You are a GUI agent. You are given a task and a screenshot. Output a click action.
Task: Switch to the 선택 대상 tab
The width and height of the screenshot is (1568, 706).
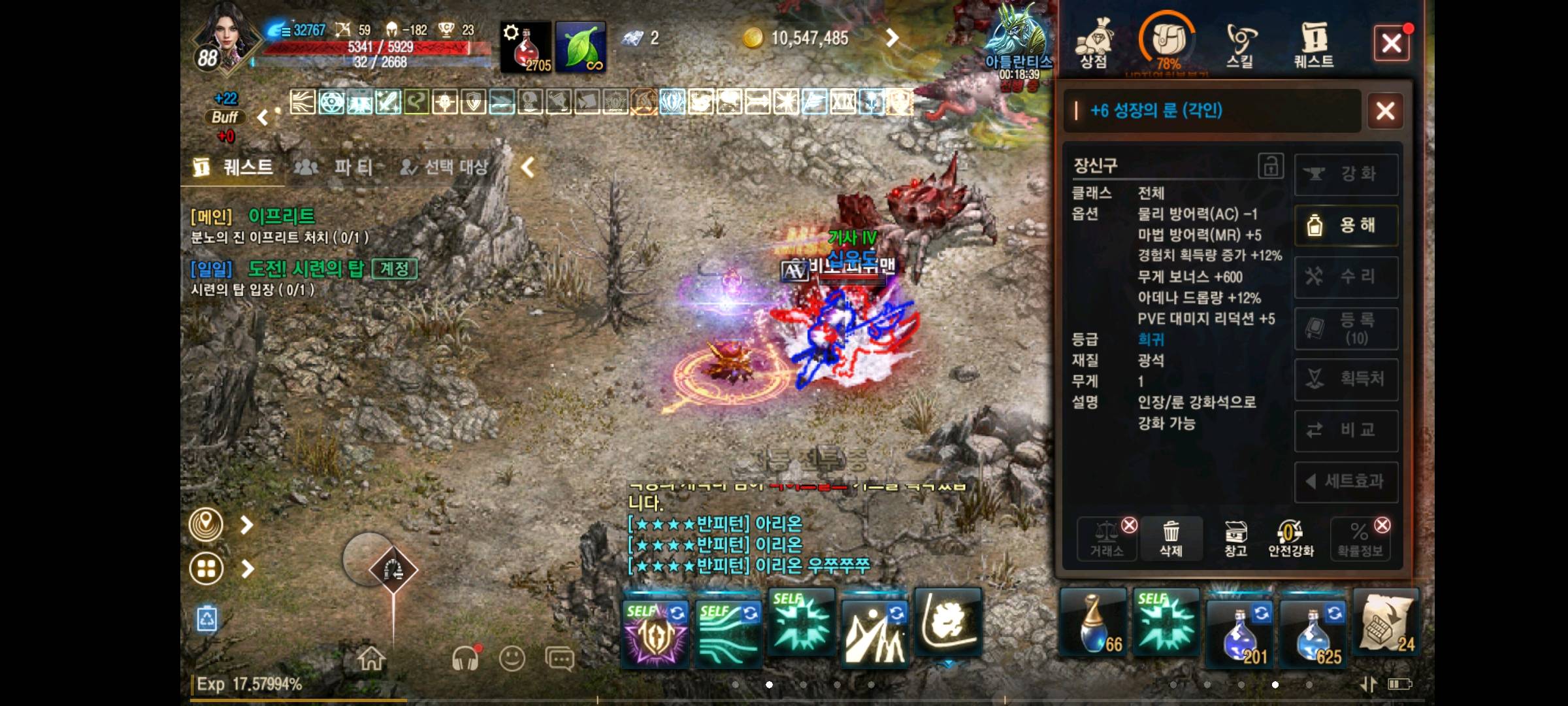(x=446, y=167)
